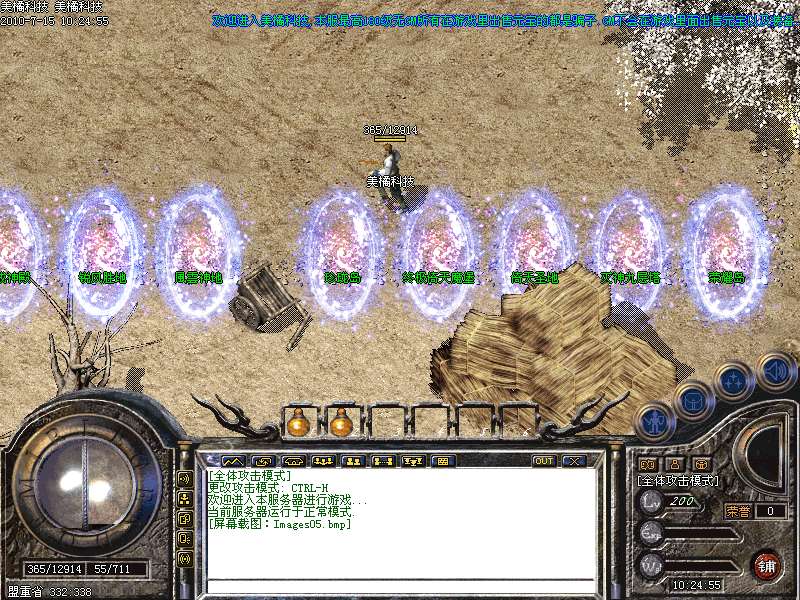Click into the chat text input line

[400, 585]
